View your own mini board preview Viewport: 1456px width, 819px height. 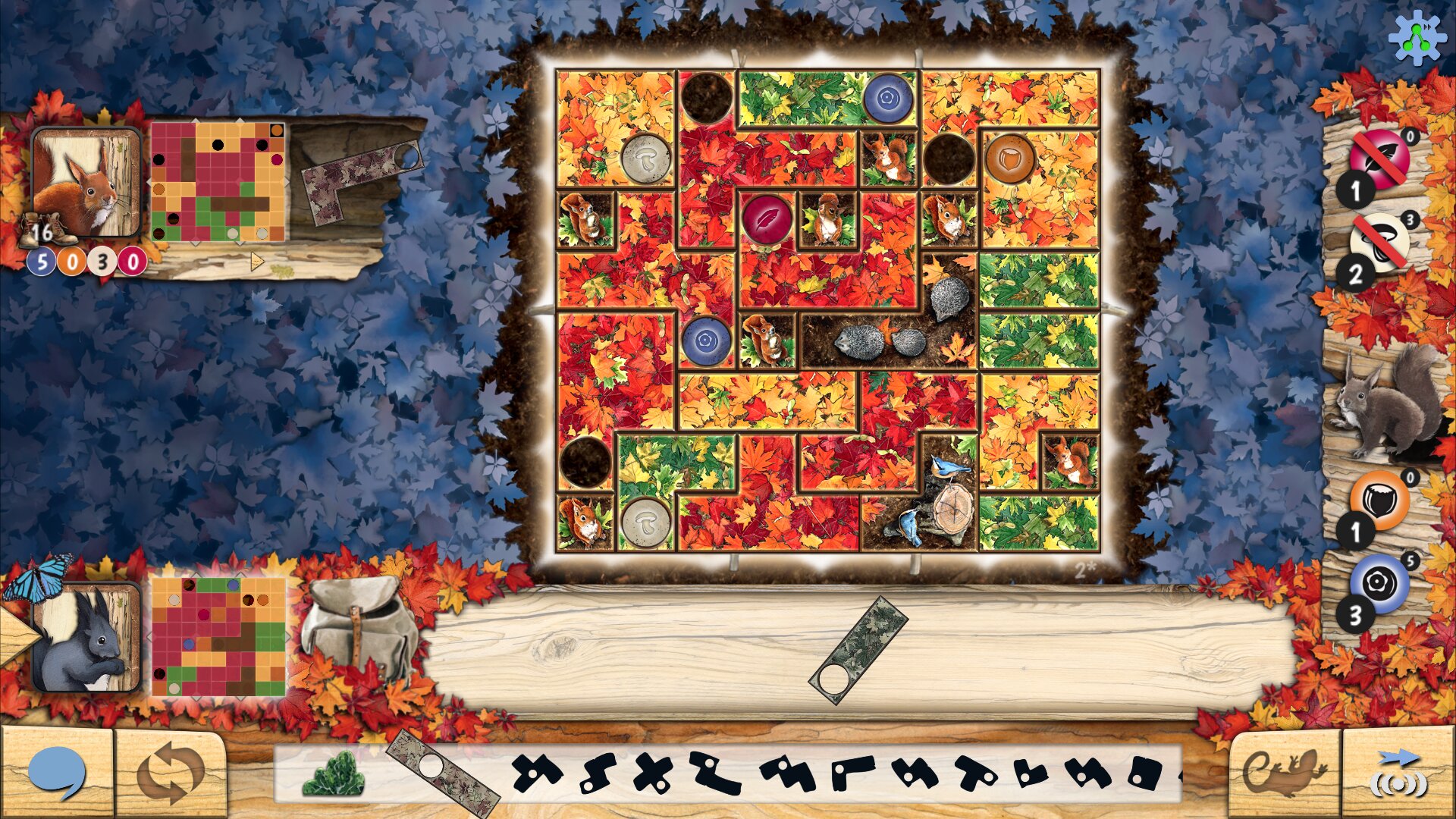point(218,637)
